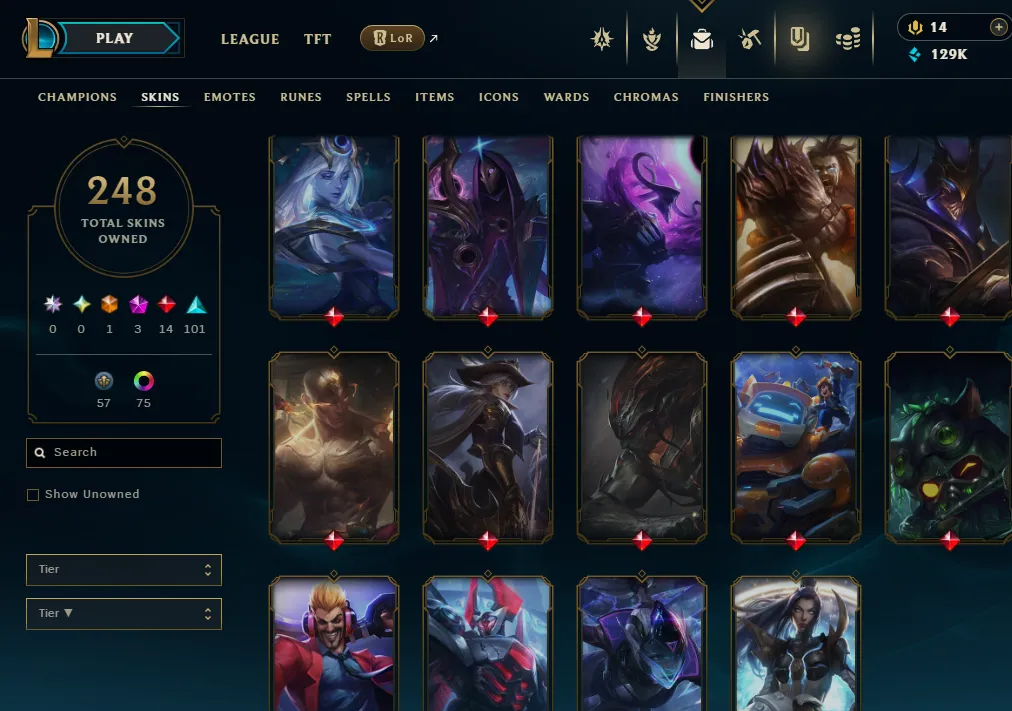Toggle the Show Unowned checkbox

click(x=33, y=495)
